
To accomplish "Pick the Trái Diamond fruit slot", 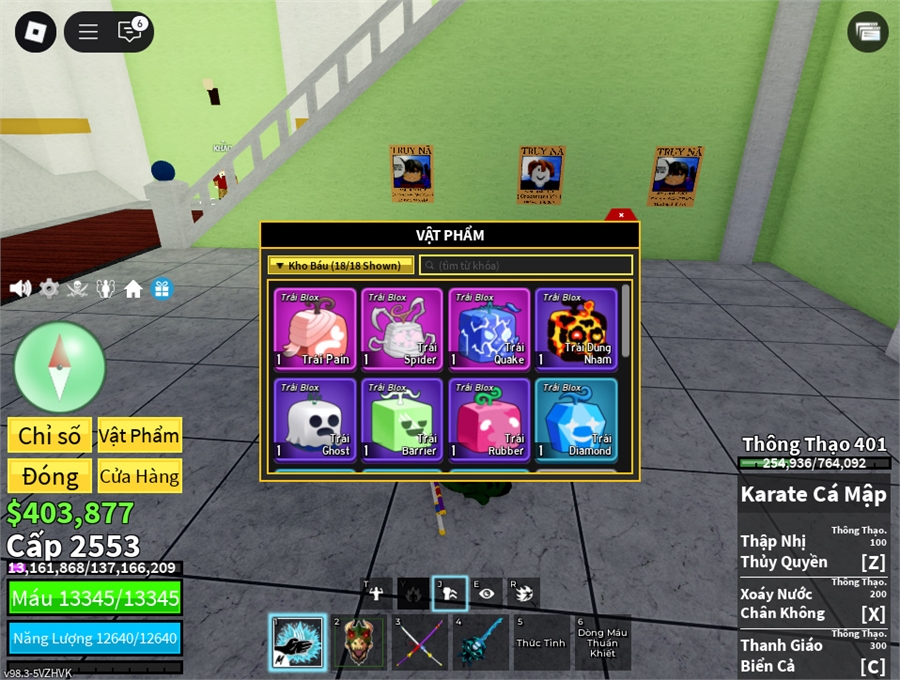I will [576, 419].
